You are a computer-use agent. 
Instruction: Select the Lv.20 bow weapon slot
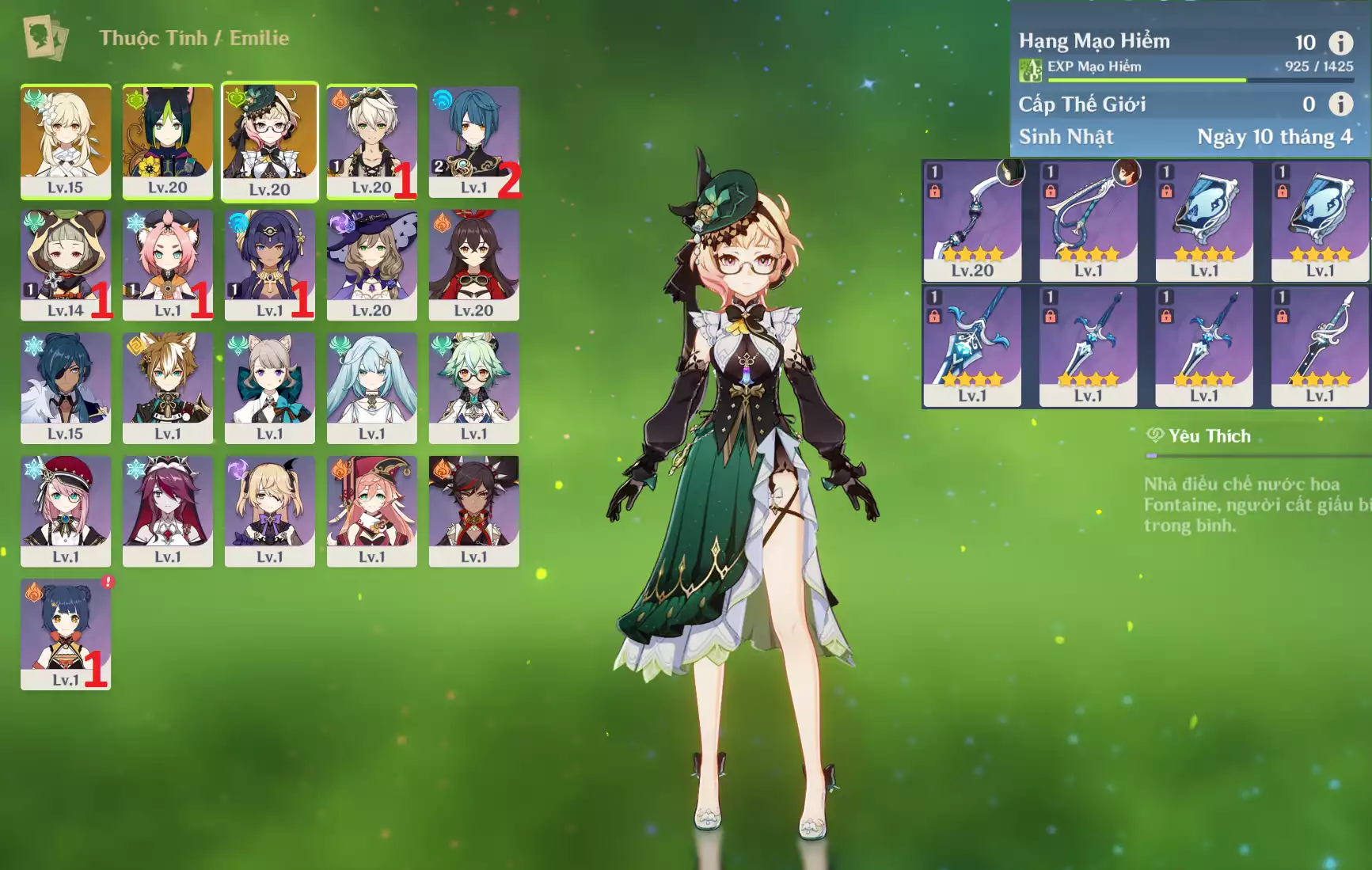(x=972, y=221)
